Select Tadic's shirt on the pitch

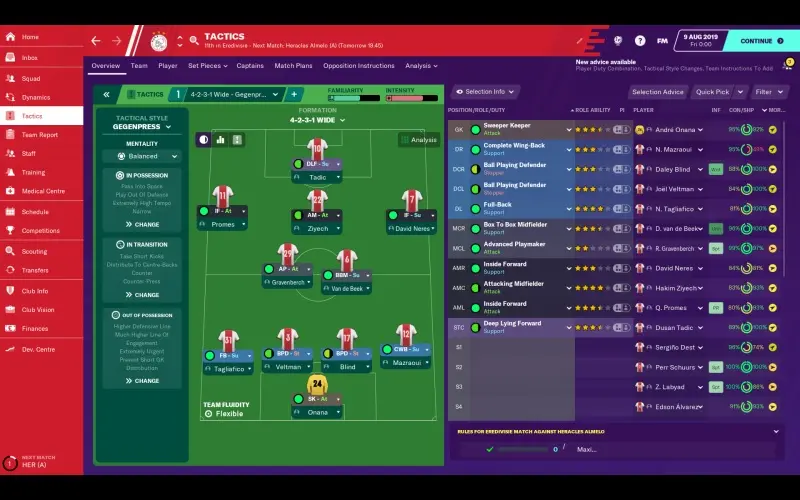click(317, 149)
